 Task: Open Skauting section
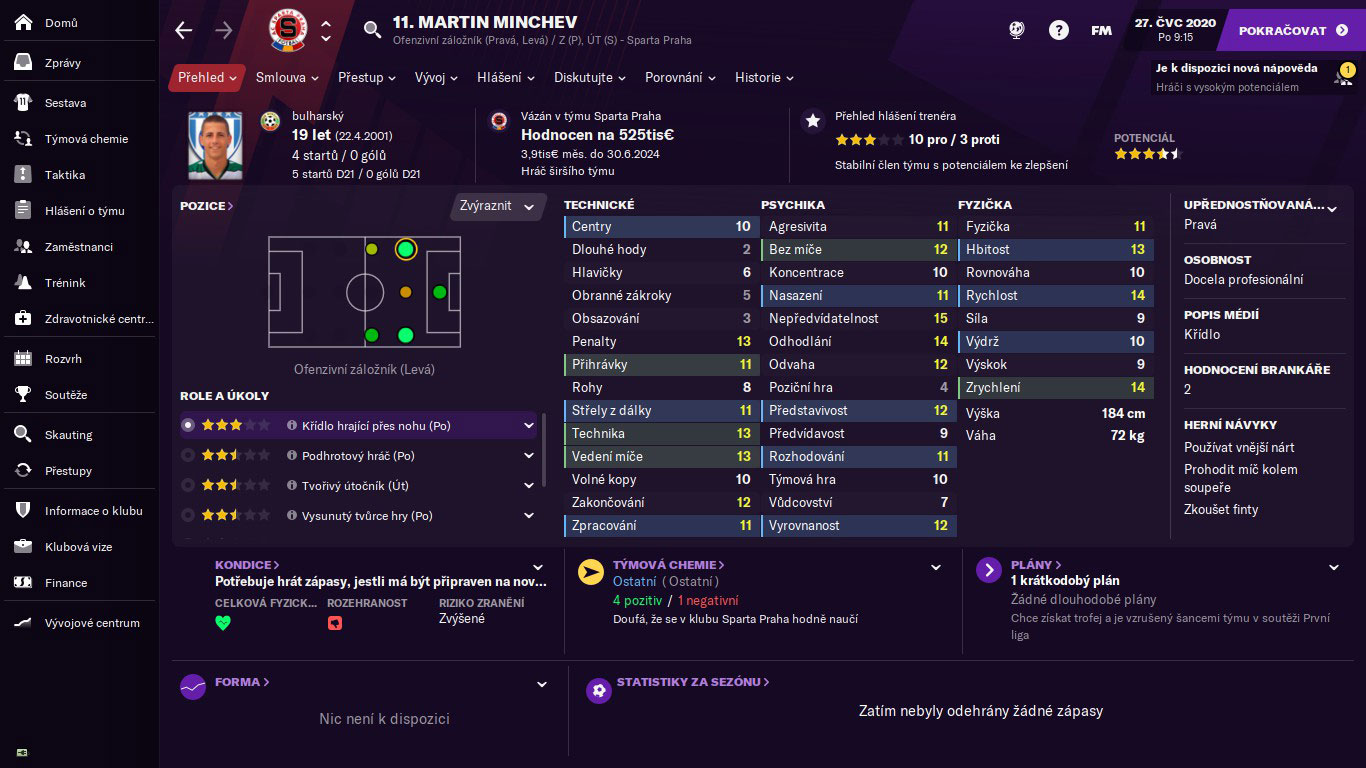(x=68, y=435)
